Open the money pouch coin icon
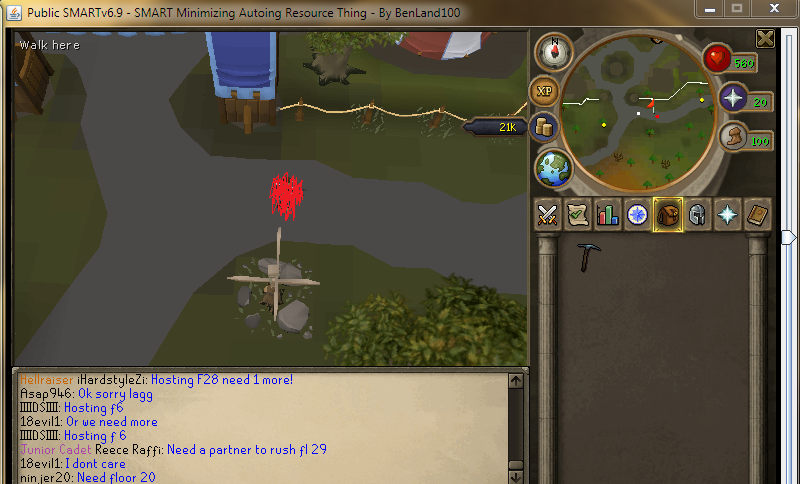The height and width of the screenshot is (484, 800). tap(545, 127)
